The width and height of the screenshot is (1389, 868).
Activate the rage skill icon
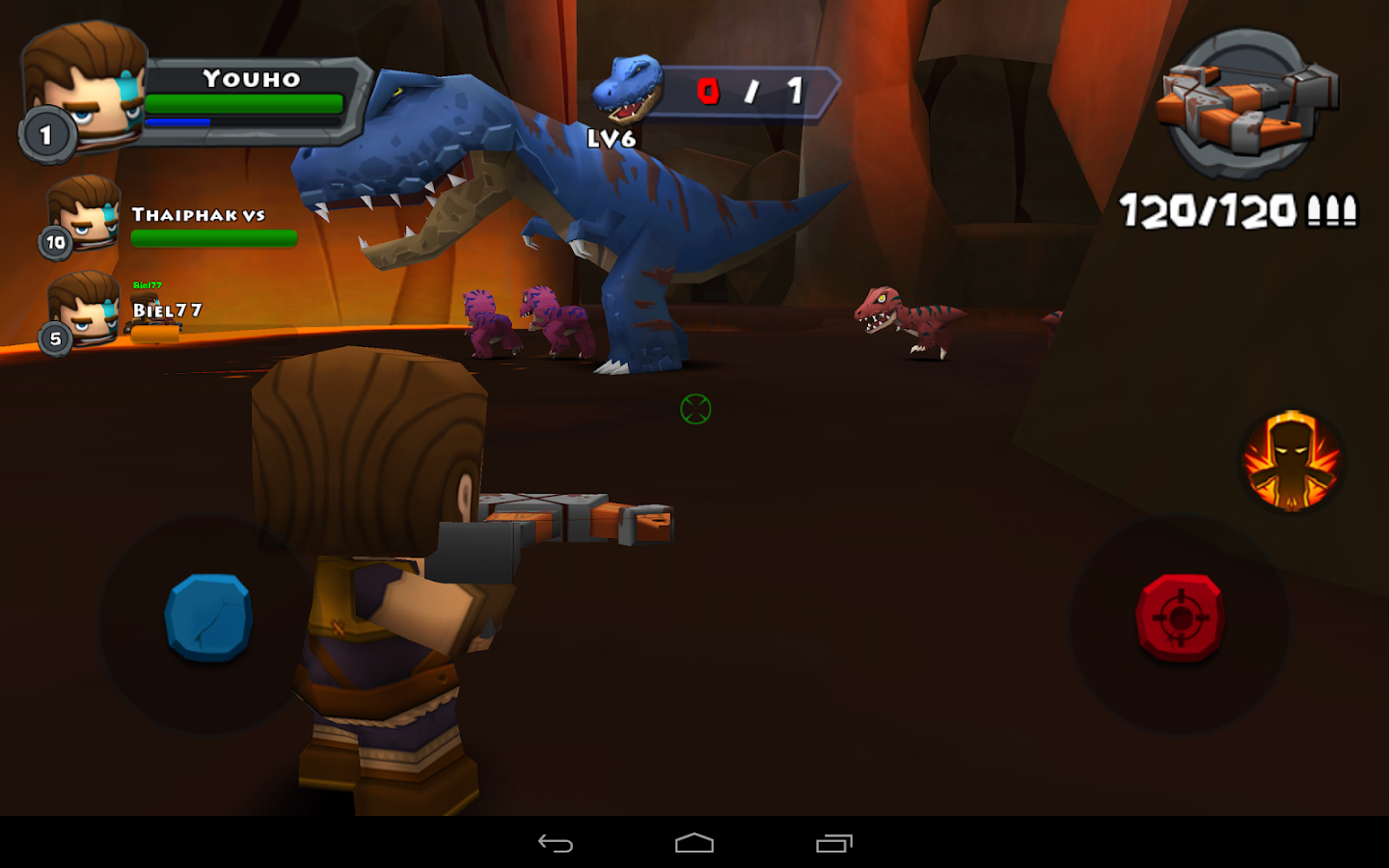coord(1293,463)
